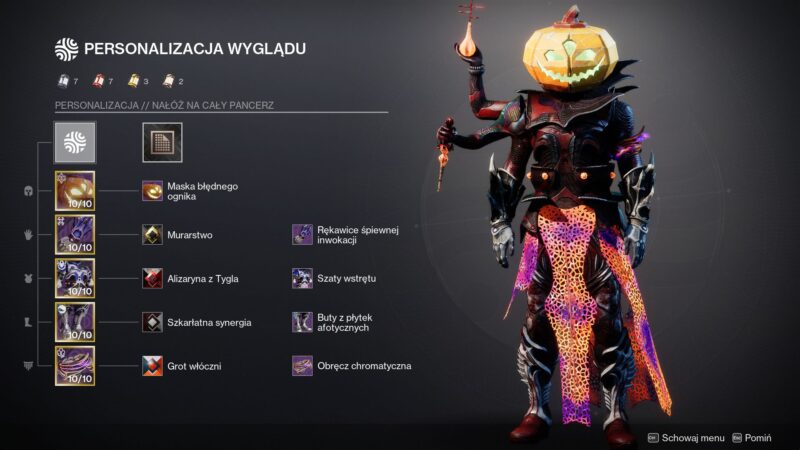Screen dimensions: 800x450
Task: Choose the gauntlets armor slot
Action: (x=75, y=234)
